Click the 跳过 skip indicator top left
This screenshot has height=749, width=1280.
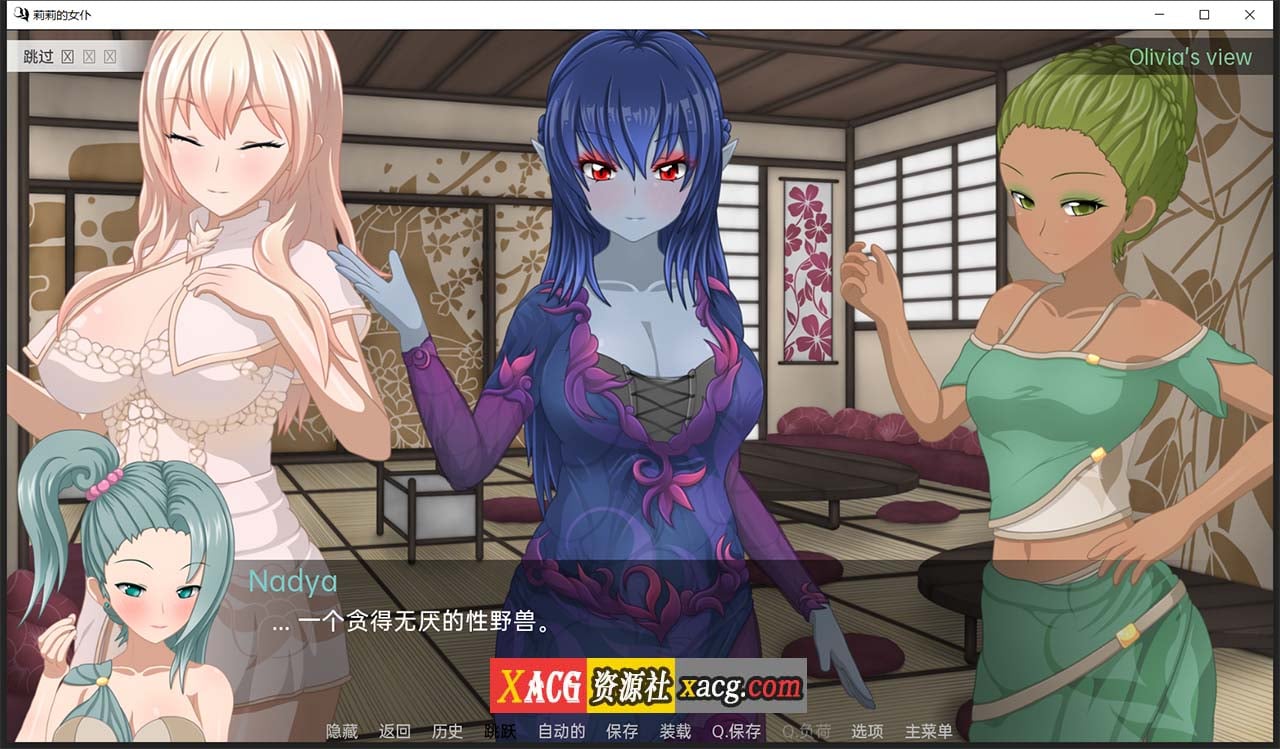pos(38,57)
